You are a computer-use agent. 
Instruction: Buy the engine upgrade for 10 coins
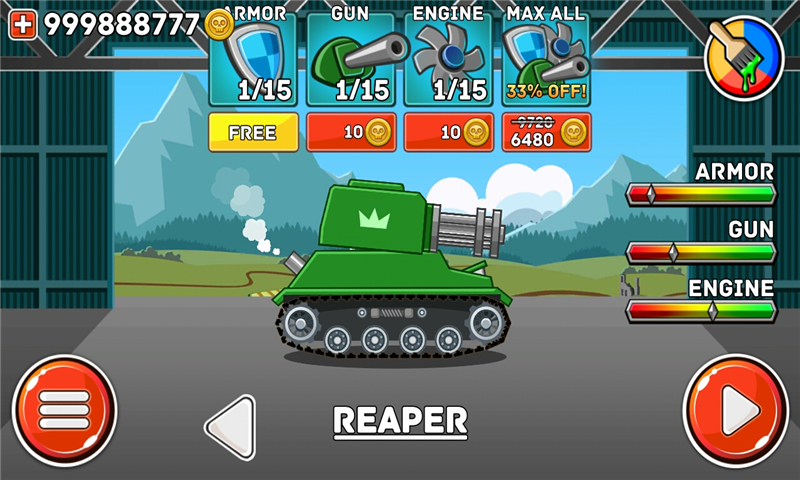(448, 132)
